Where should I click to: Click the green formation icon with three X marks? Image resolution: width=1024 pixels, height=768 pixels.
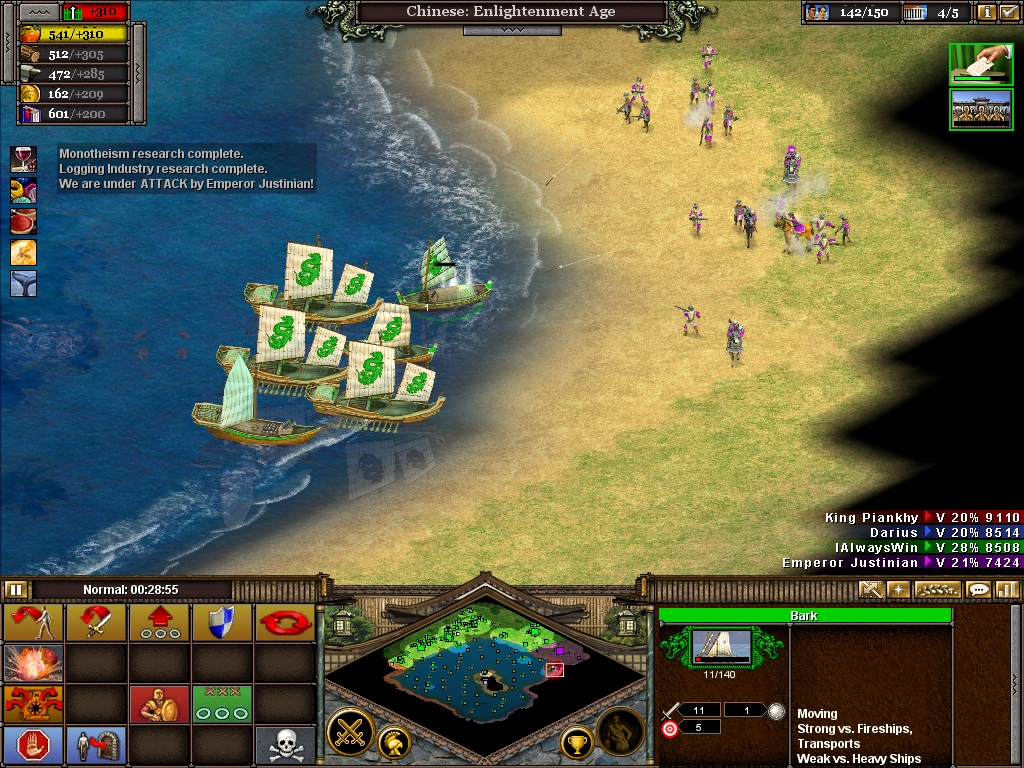coord(222,704)
